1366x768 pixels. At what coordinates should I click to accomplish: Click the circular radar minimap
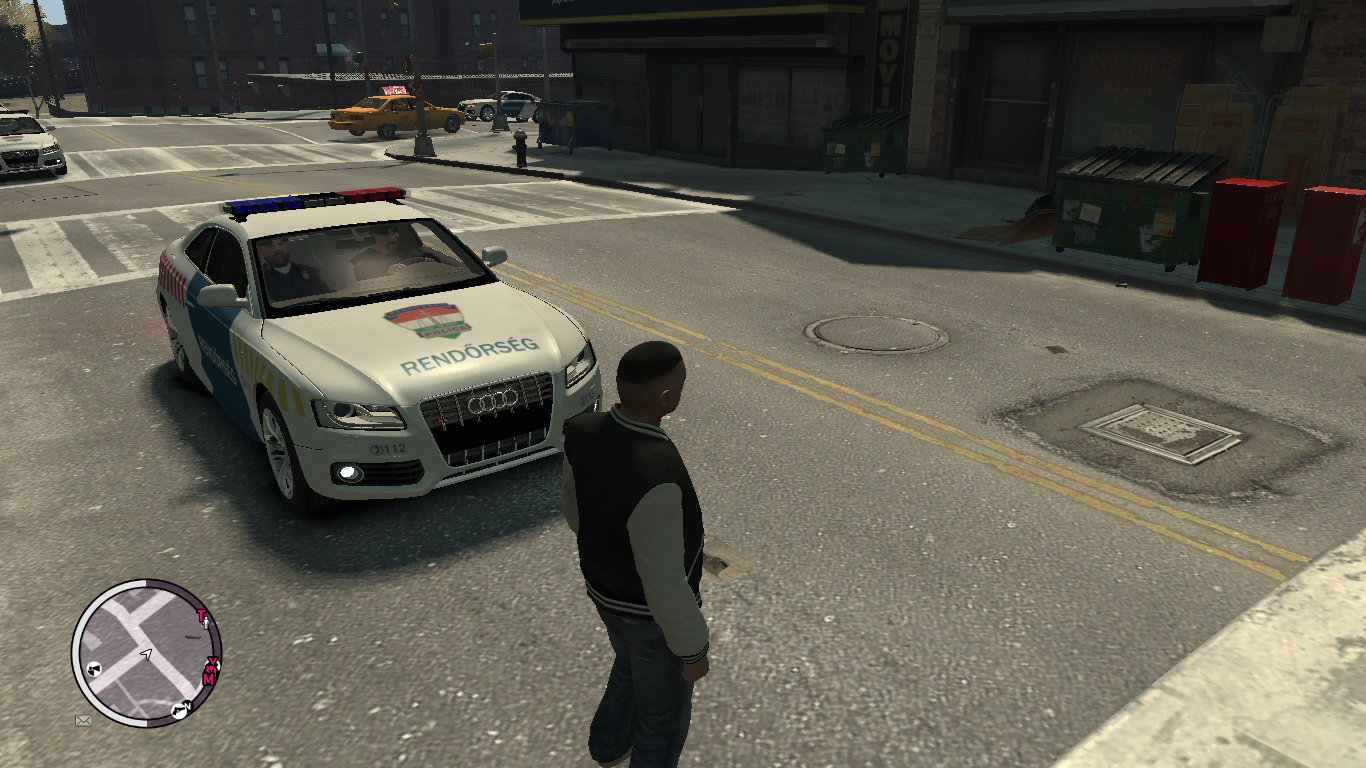[146, 652]
